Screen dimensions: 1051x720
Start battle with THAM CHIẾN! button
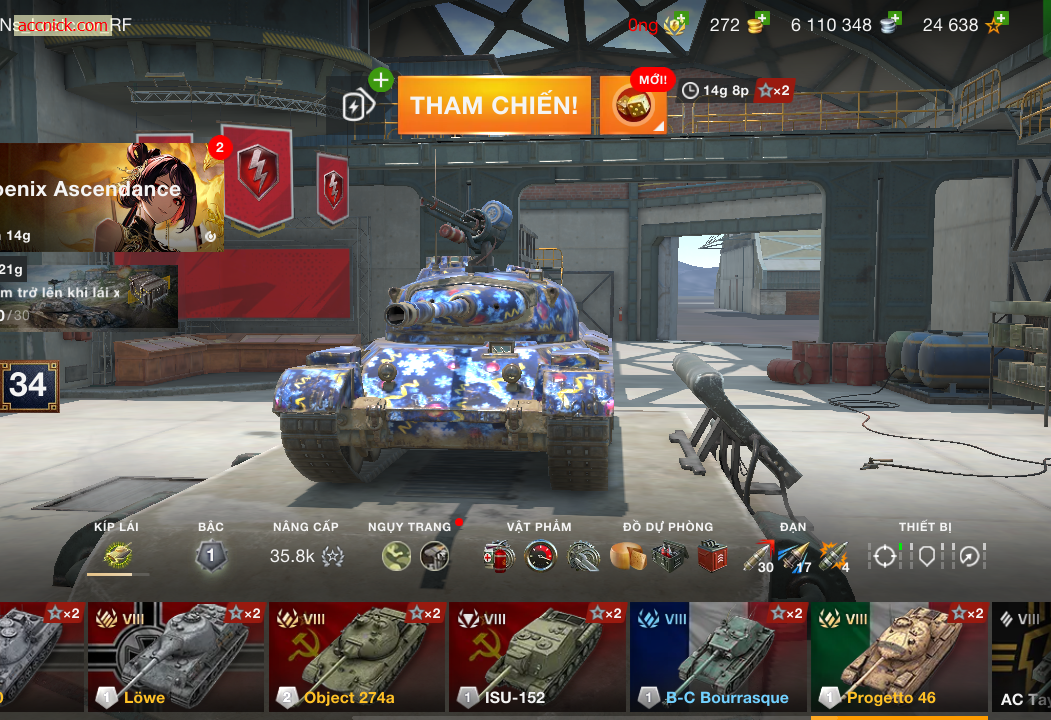click(x=494, y=105)
